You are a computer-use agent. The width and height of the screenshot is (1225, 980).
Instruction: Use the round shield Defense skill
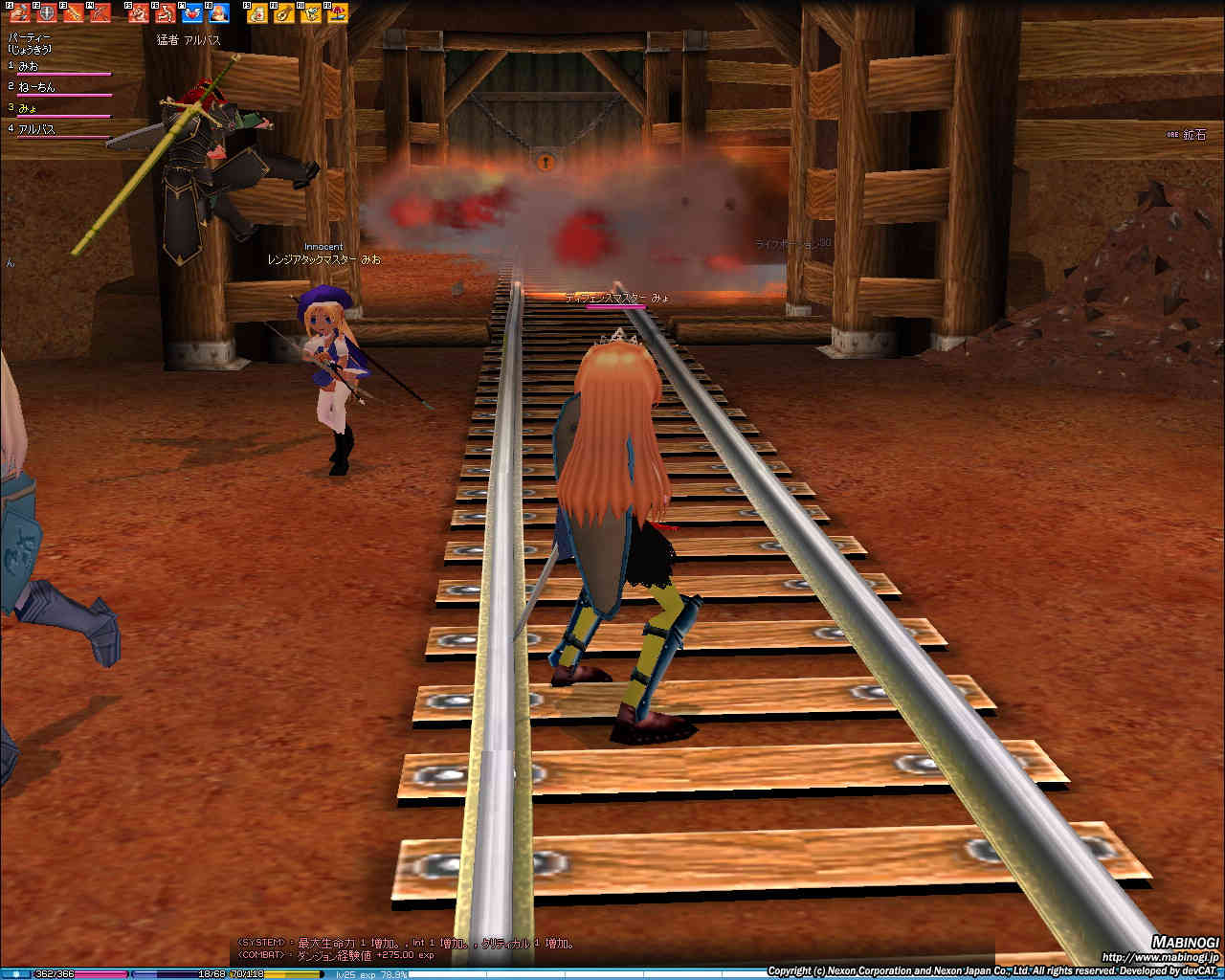(x=46, y=13)
